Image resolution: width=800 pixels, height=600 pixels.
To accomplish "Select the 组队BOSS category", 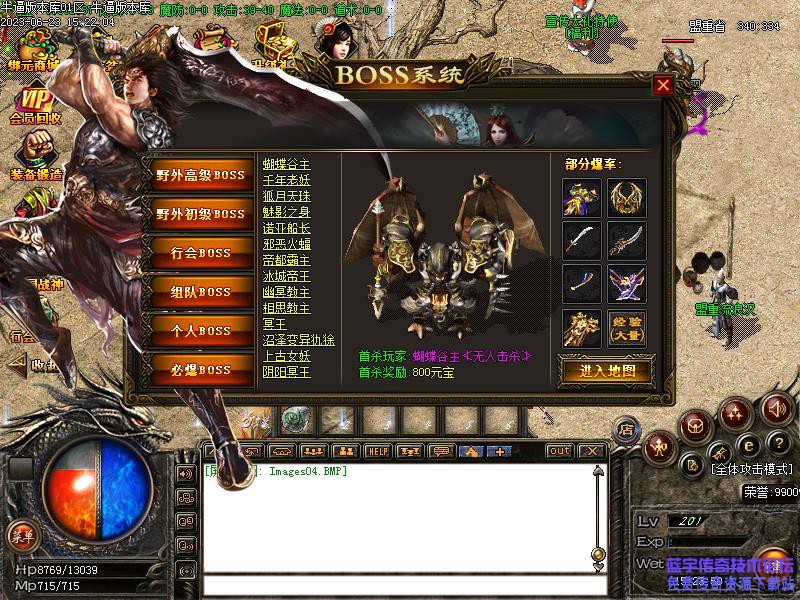I will pos(200,292).
